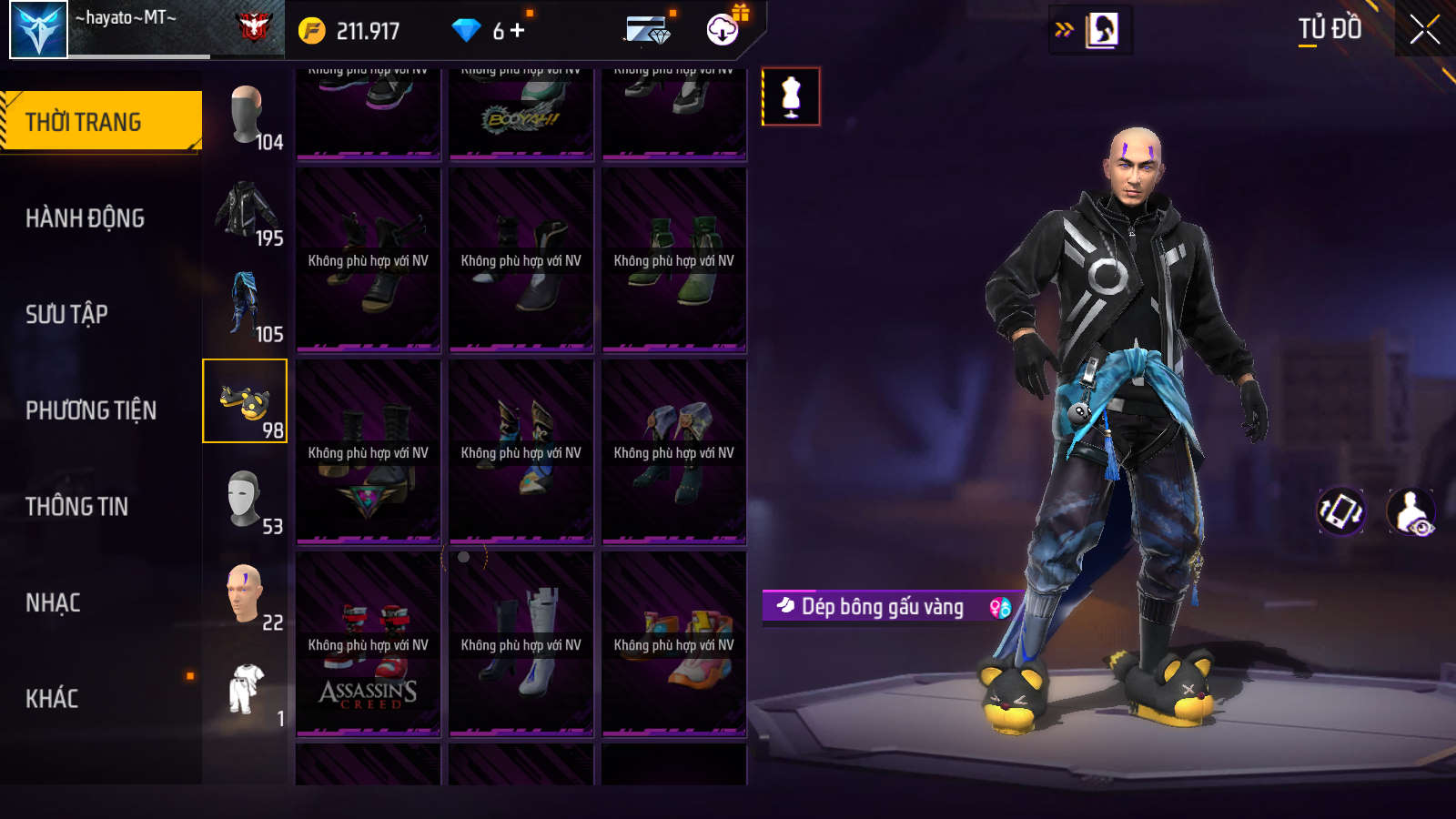The image size is (1456, 819).
Task: Go to the Phương Tiện vehicles menu
Action: (x=91, y=410)
